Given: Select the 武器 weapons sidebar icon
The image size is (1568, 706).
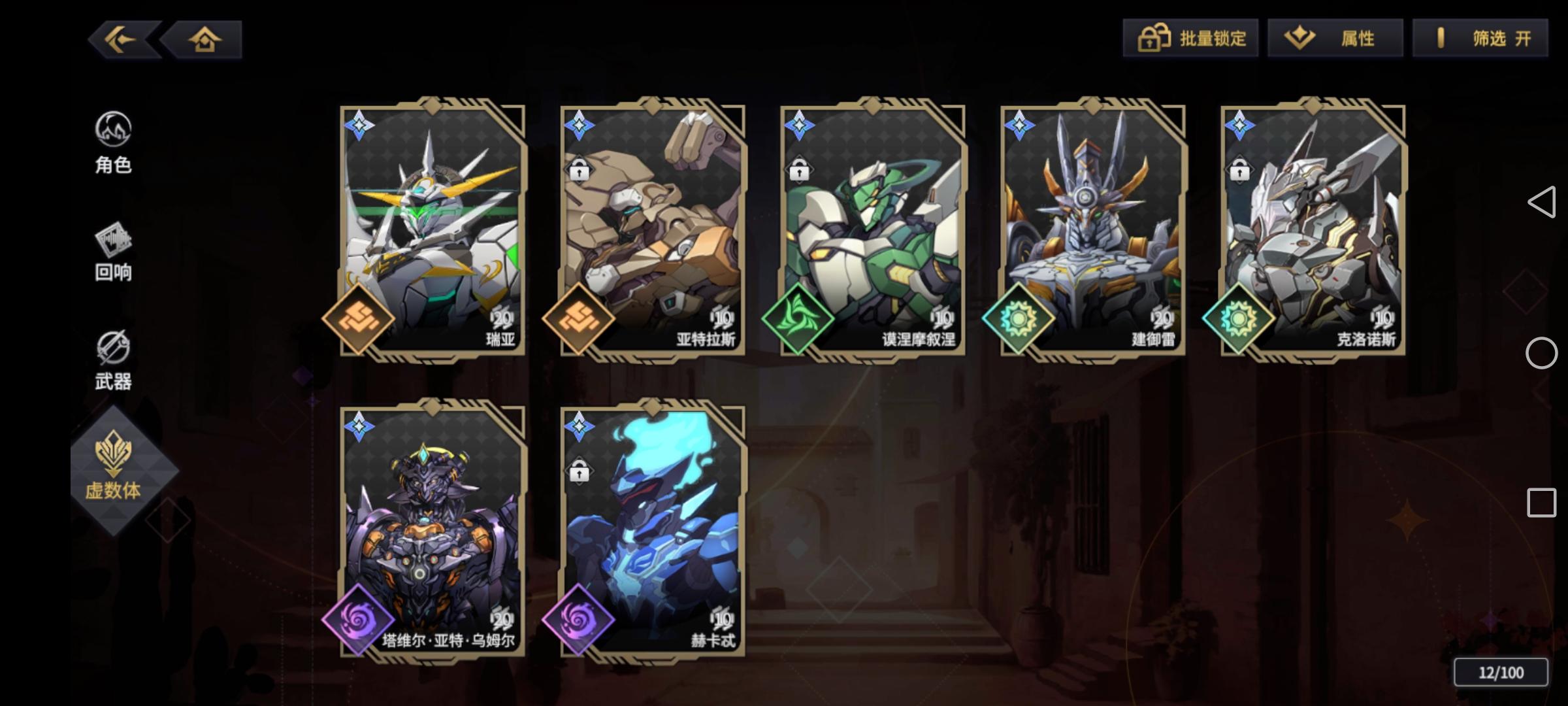Looking at the screenshot, I should (114, 356).
